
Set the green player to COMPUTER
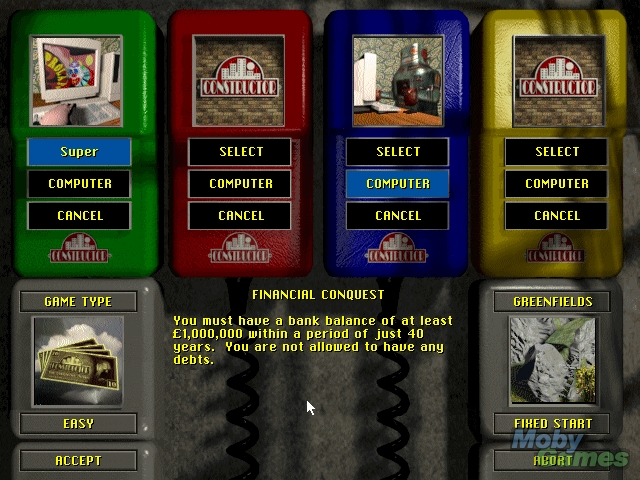pyautogui.click(x=78, y=184)
